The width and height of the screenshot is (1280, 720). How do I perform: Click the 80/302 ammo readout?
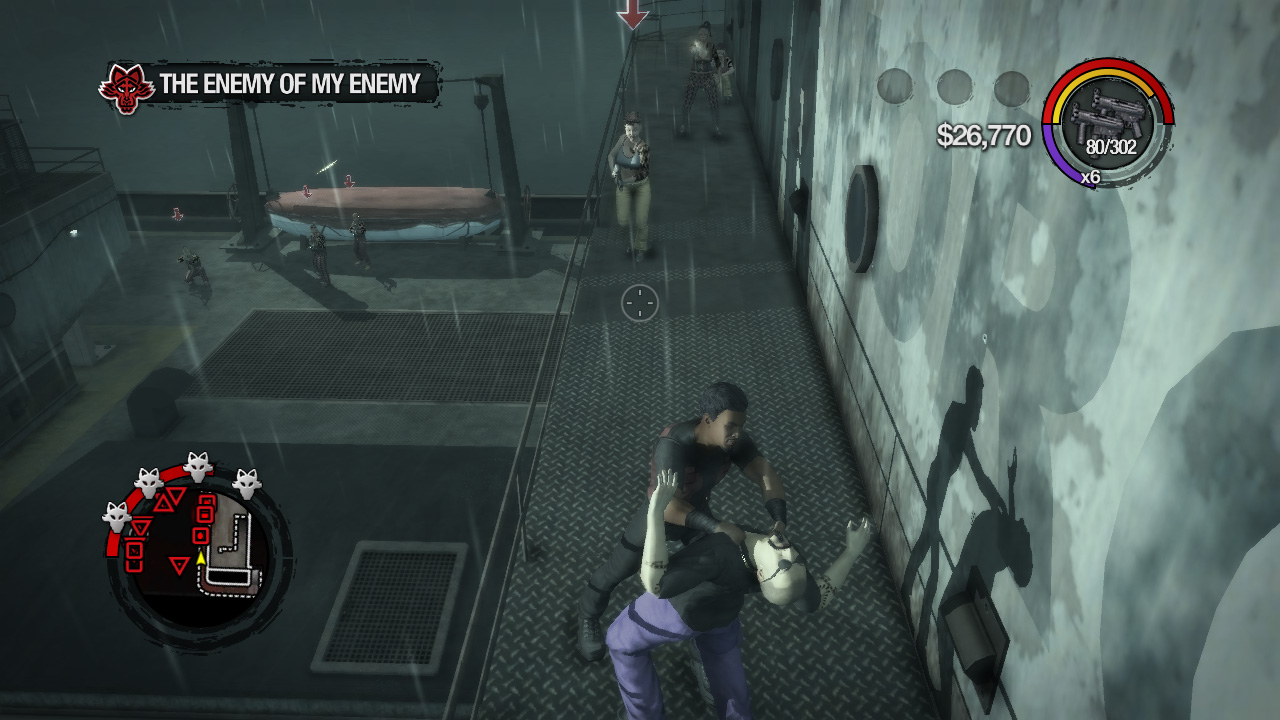point(1109,147)
